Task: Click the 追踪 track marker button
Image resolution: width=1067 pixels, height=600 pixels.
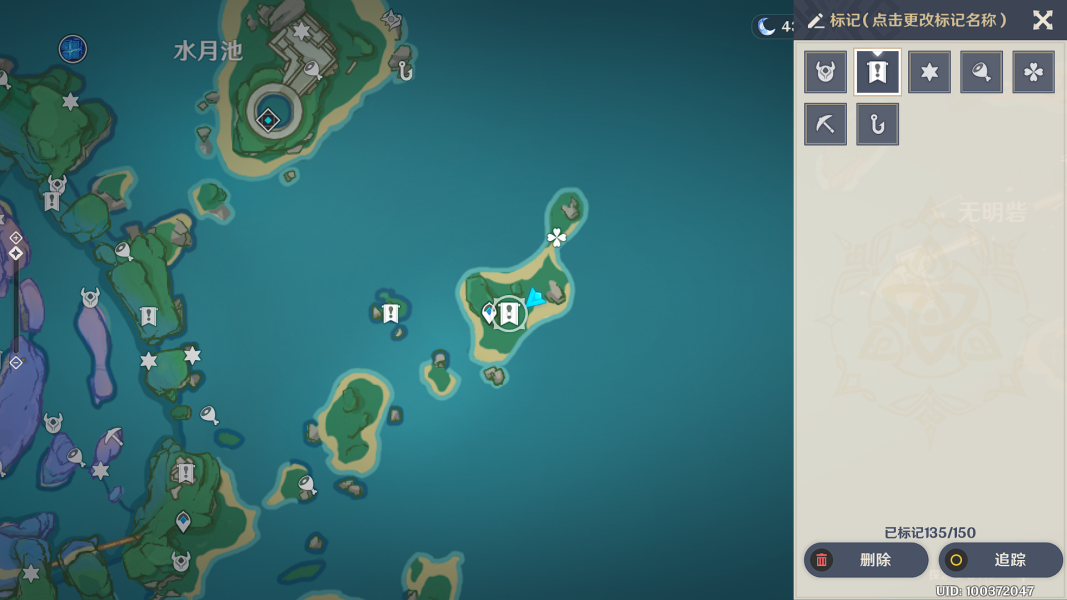Action: pyautogui.click(x=1000, y=560)
